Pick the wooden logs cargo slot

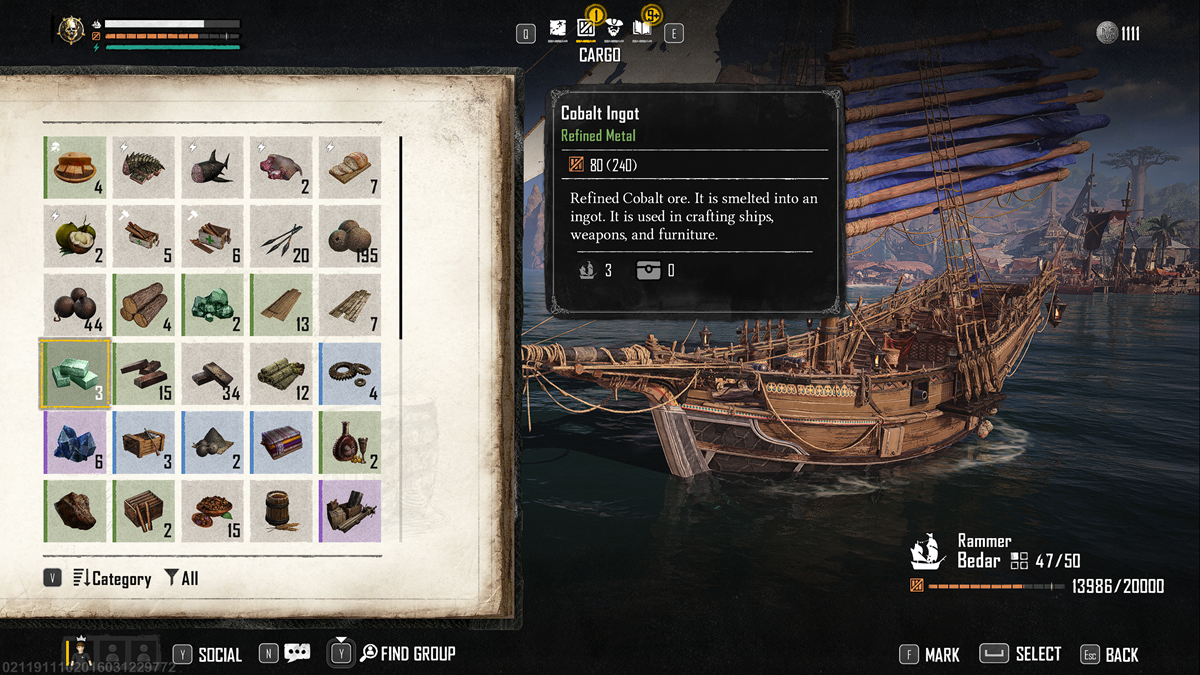(x=144, y=304)
